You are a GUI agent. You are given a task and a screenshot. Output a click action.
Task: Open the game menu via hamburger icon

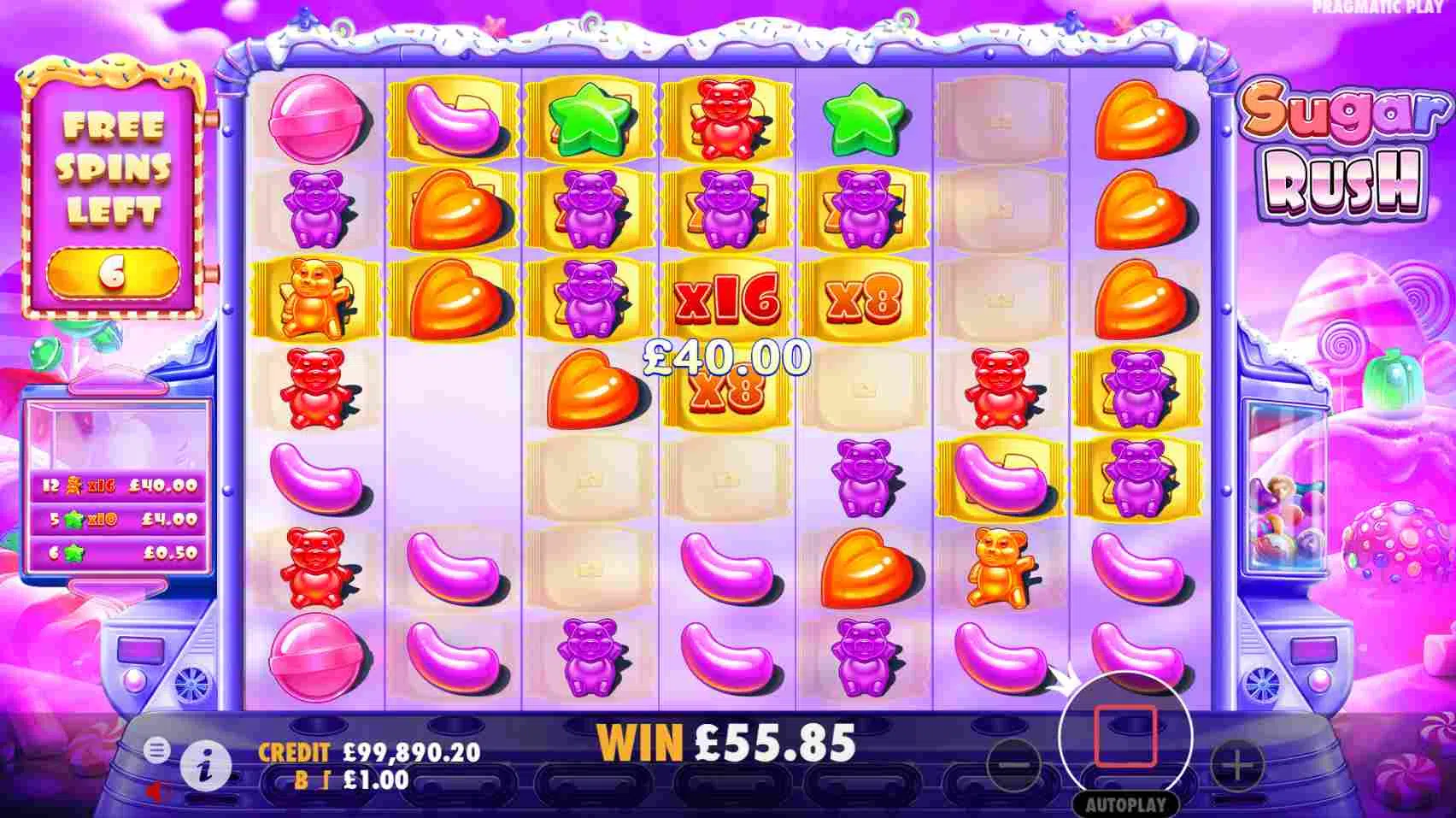coord(156,750)
